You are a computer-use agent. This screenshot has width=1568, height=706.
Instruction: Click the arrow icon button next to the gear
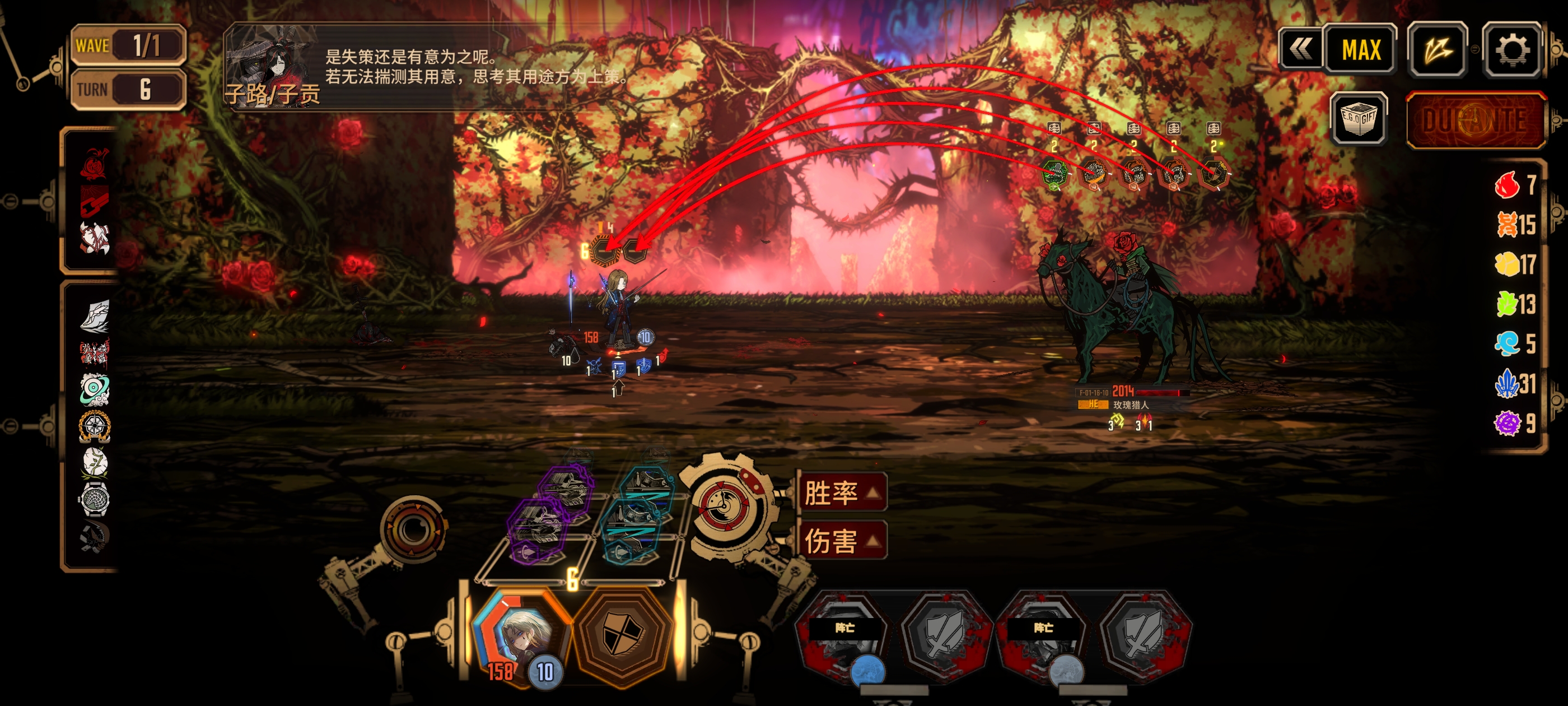click(1437, 50)
